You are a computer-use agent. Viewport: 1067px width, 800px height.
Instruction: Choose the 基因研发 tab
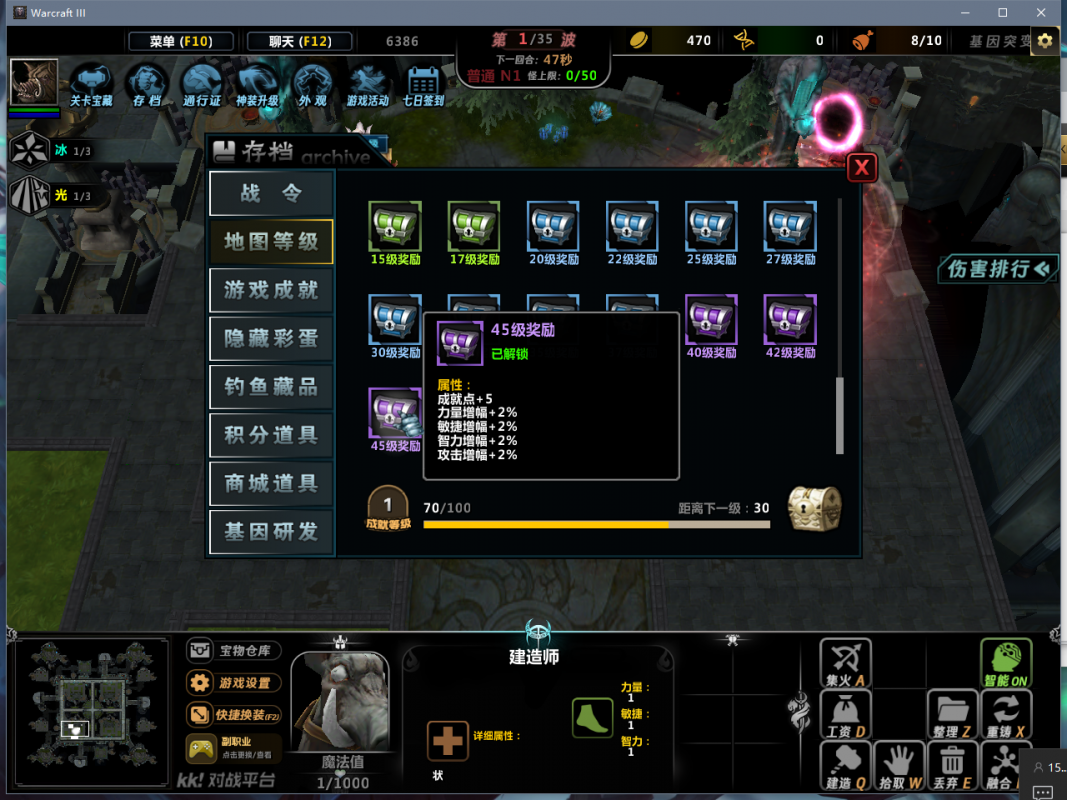271,532
